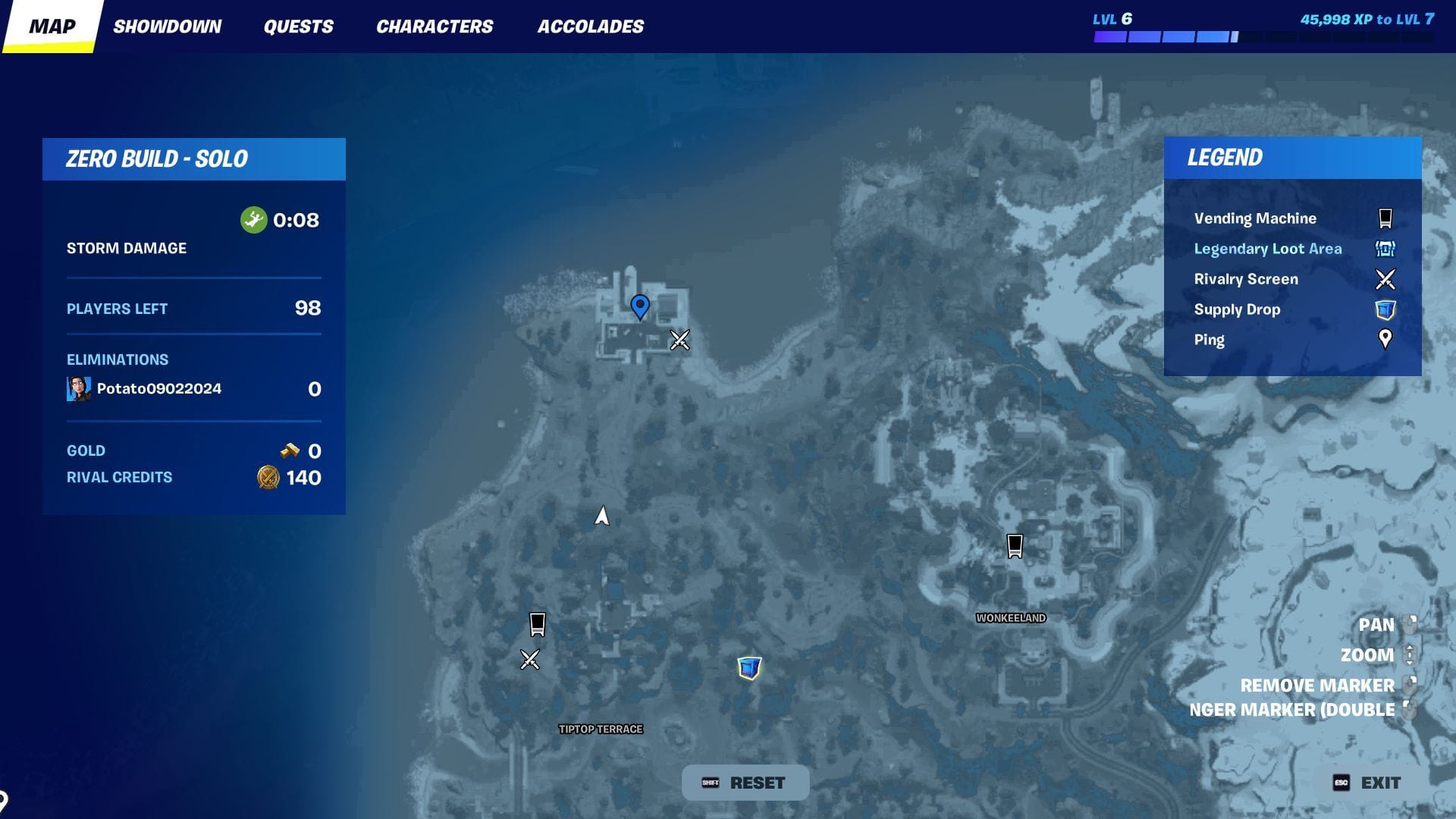Select the vending machine marker near Wonkeeland
The height and width of the screenshot is (819, 1456).
tap(1015, 545)
